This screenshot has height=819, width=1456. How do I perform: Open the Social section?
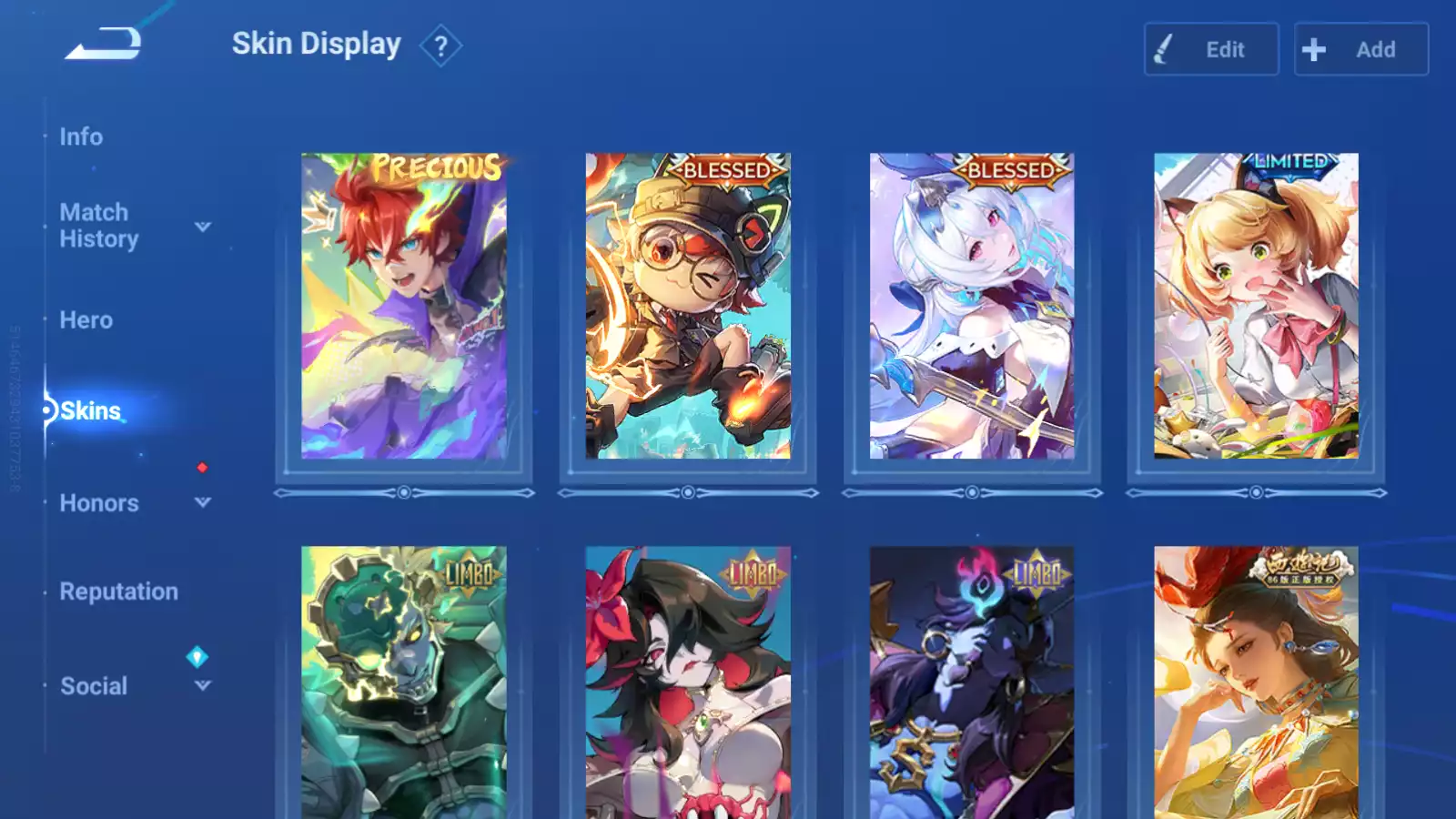pos(94,686)
